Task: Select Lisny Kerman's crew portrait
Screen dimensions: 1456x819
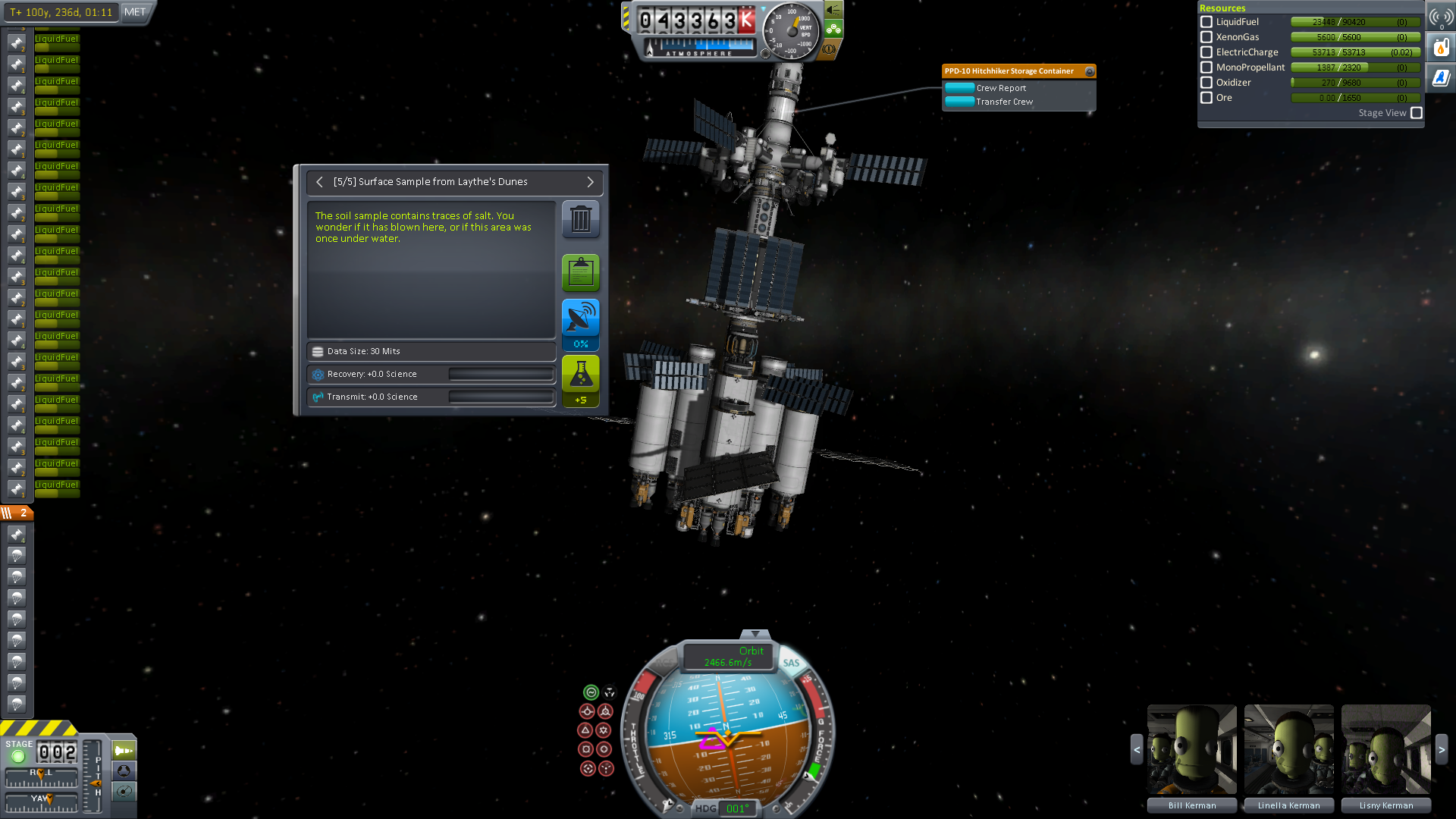Action: [1385, 749]
